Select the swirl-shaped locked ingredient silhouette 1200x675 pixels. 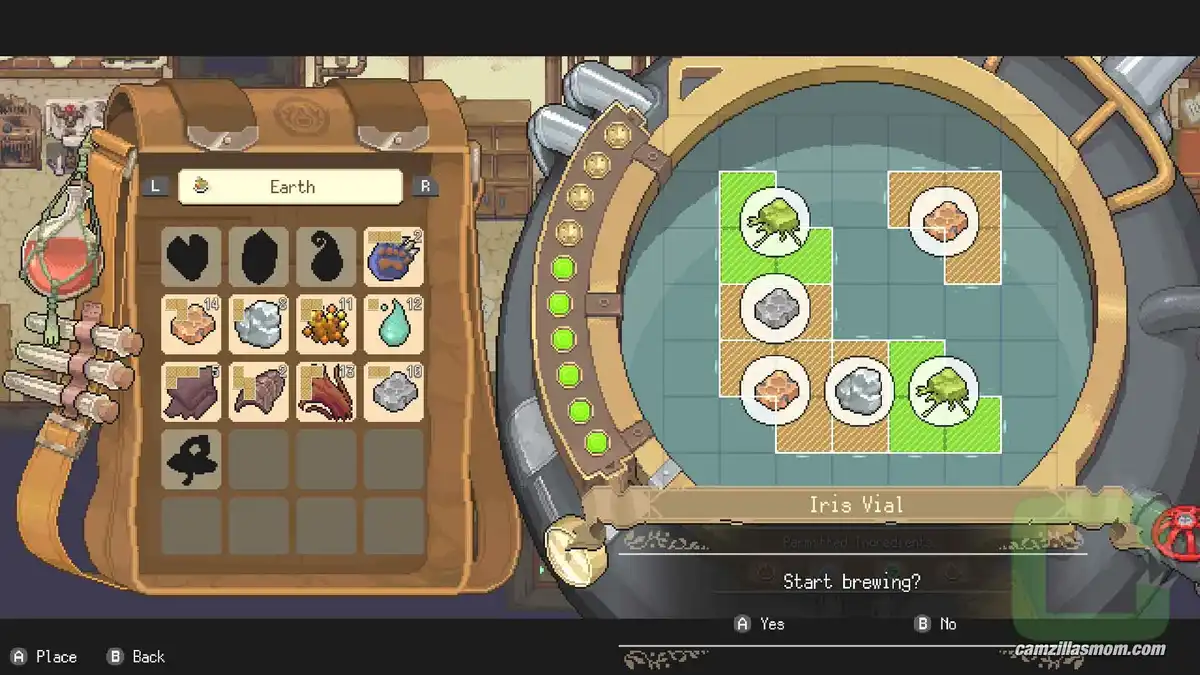[x=326, y=257]
